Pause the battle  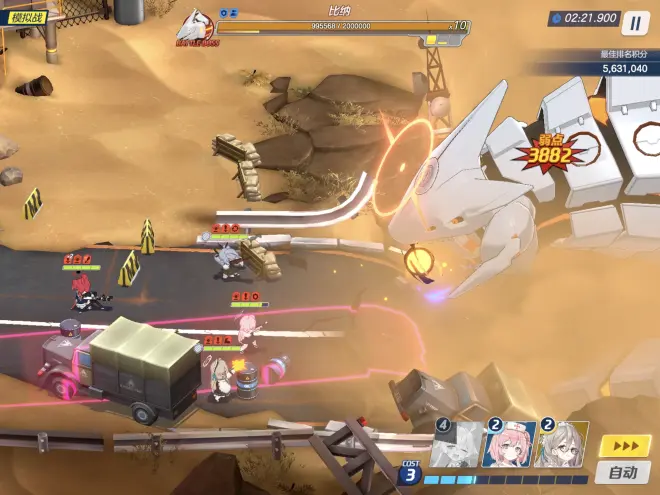point(635,22)
